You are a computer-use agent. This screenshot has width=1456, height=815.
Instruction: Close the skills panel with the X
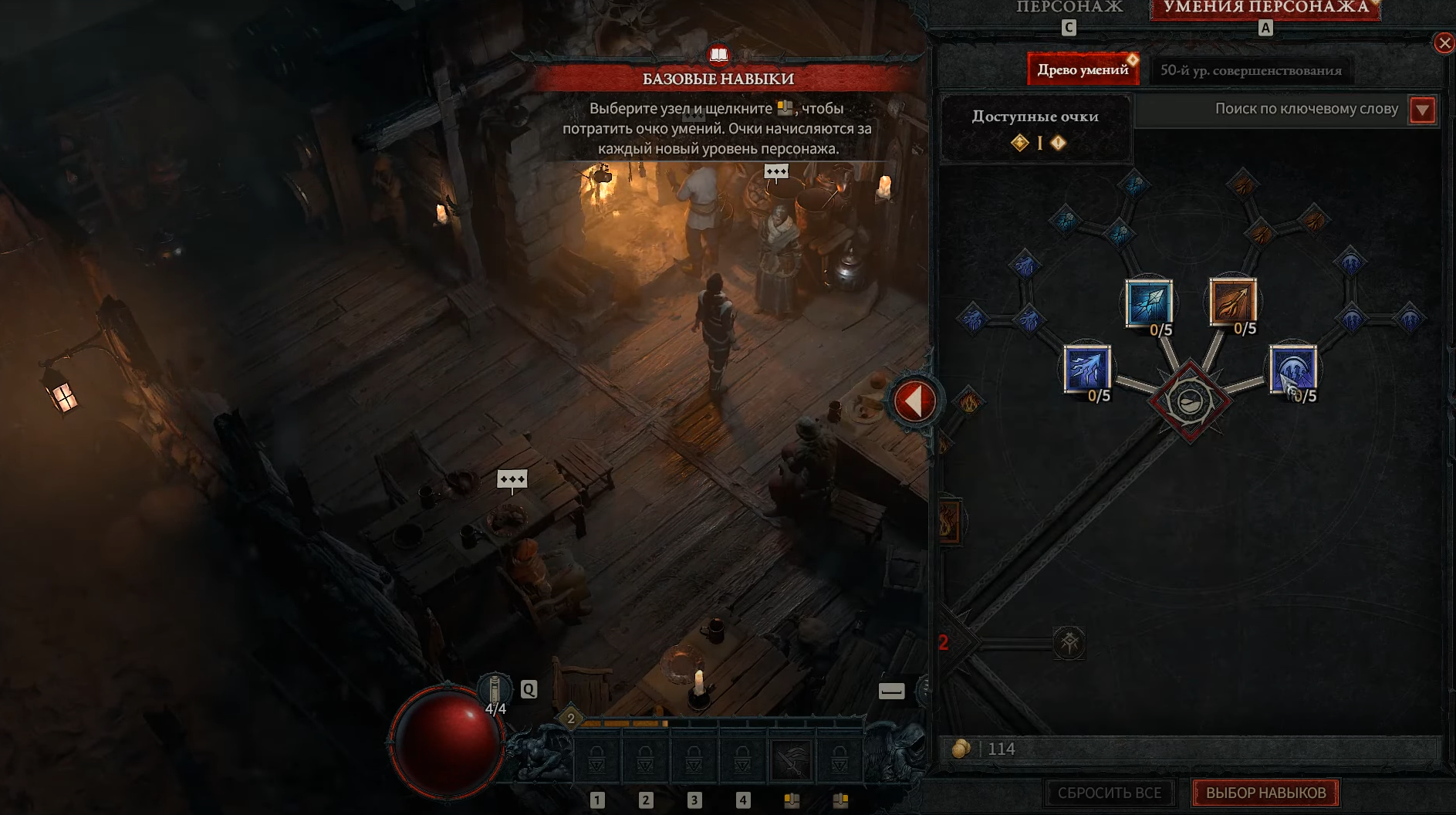(x=1444, y=43)
